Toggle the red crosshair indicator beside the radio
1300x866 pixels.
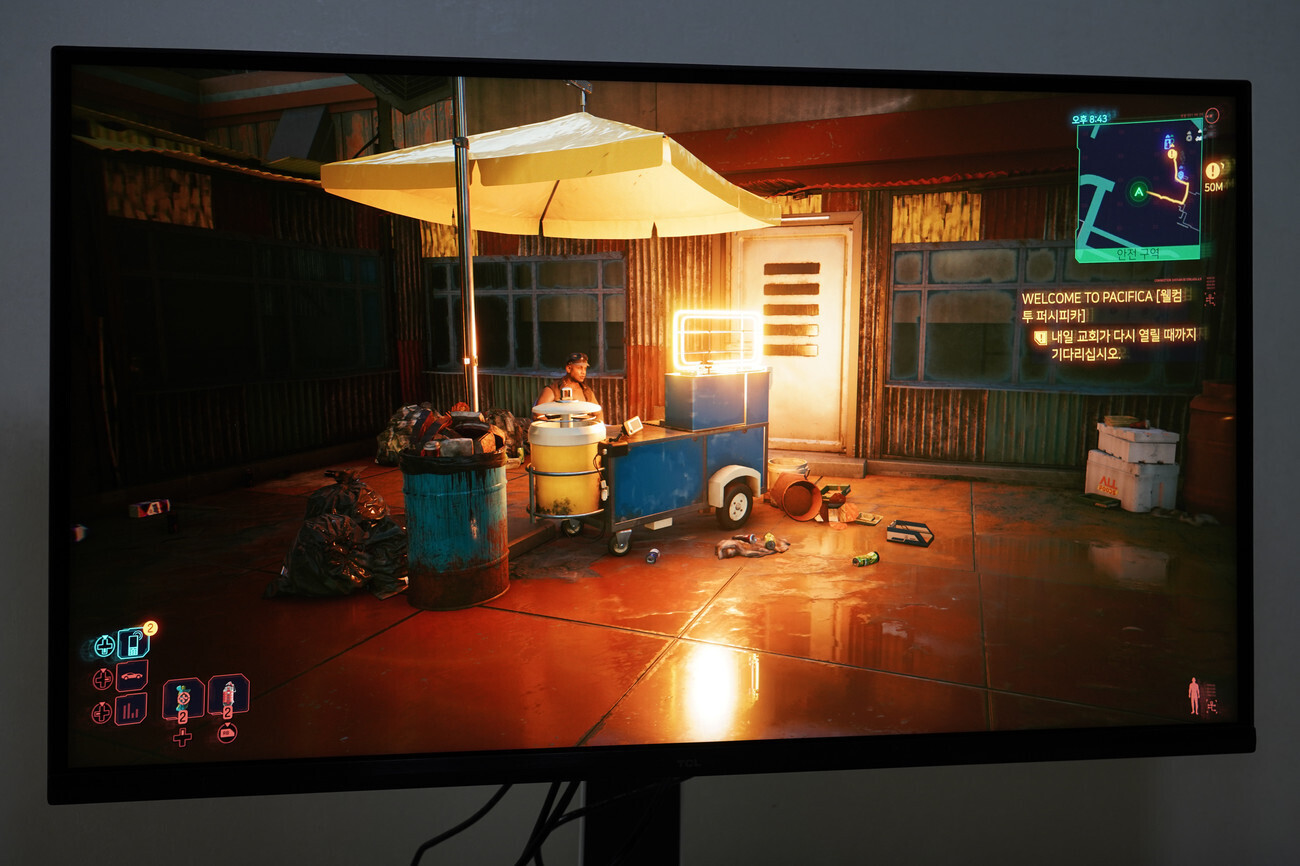click(x=102, y=710)
